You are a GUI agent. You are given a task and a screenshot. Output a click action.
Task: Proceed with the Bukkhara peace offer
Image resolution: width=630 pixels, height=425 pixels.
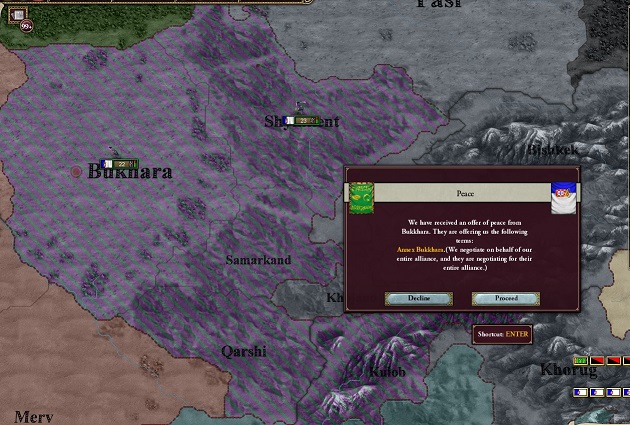point(506,298)
